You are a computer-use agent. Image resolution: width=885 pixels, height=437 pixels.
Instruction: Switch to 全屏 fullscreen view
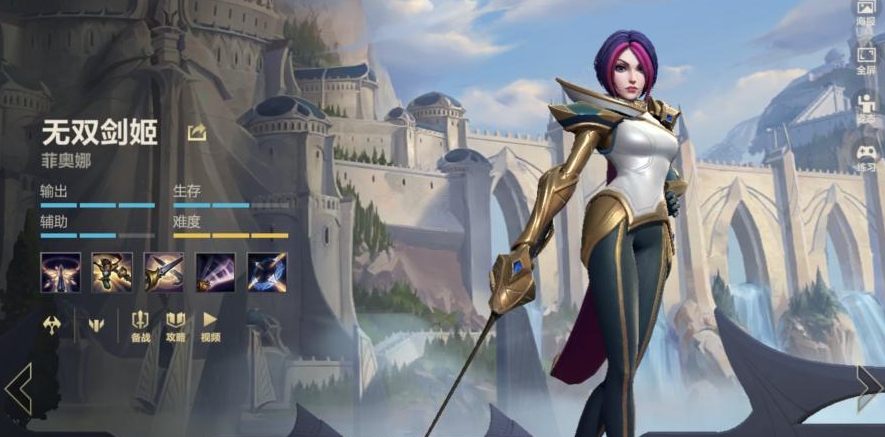tap(866, 60)
